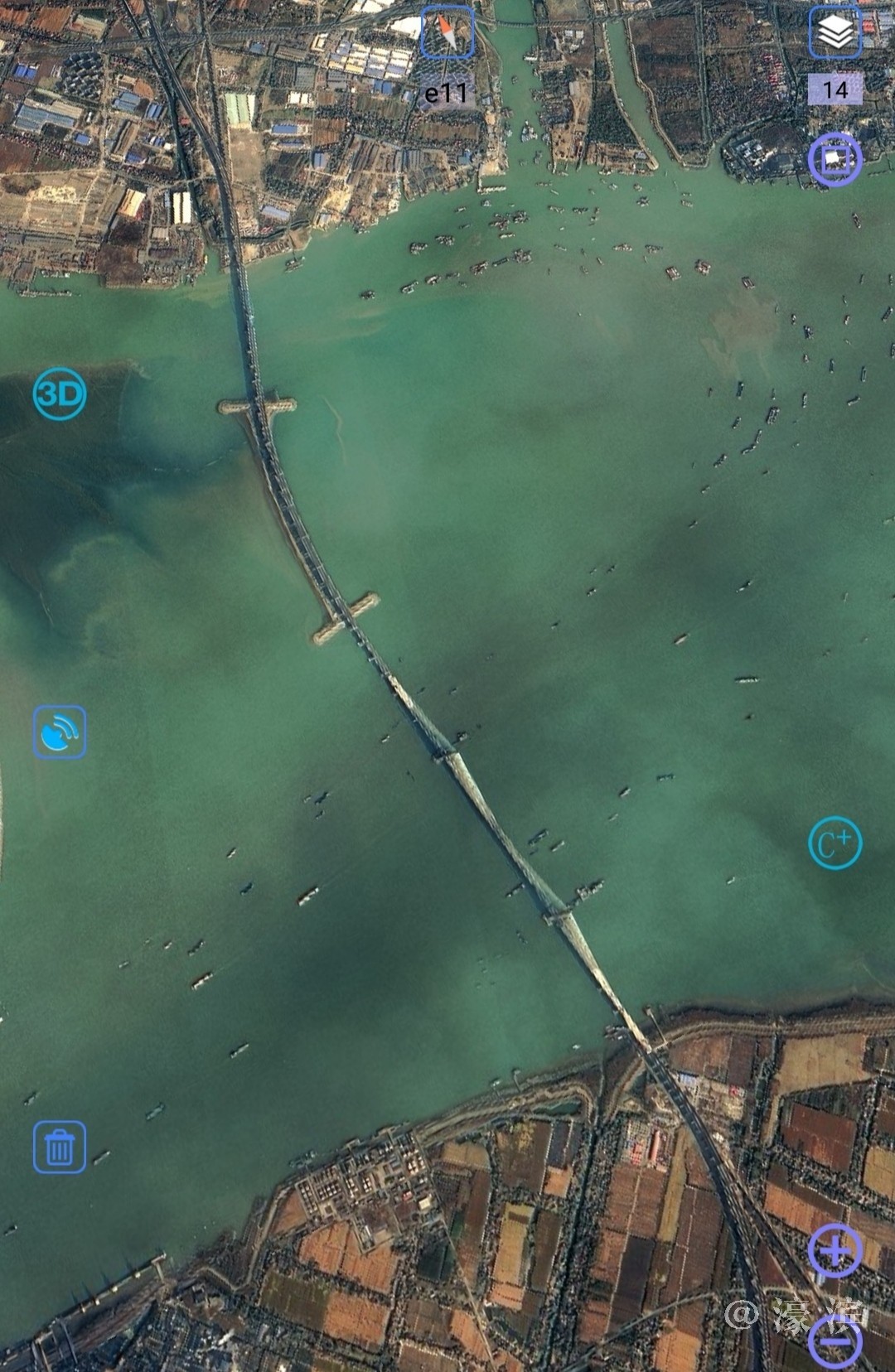Click the trash can delete button
This screenshot has width=895, height=1372.
coord(60,1147)
